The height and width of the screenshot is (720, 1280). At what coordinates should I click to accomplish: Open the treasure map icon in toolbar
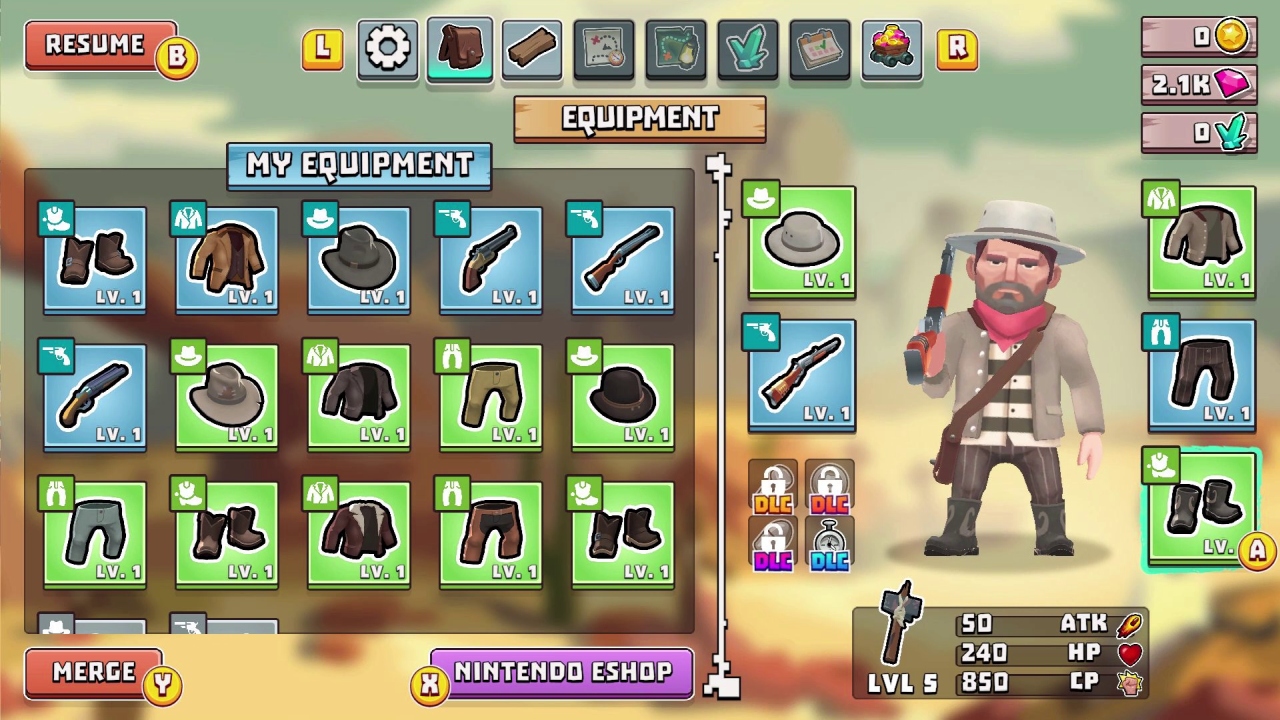(603, 48)
